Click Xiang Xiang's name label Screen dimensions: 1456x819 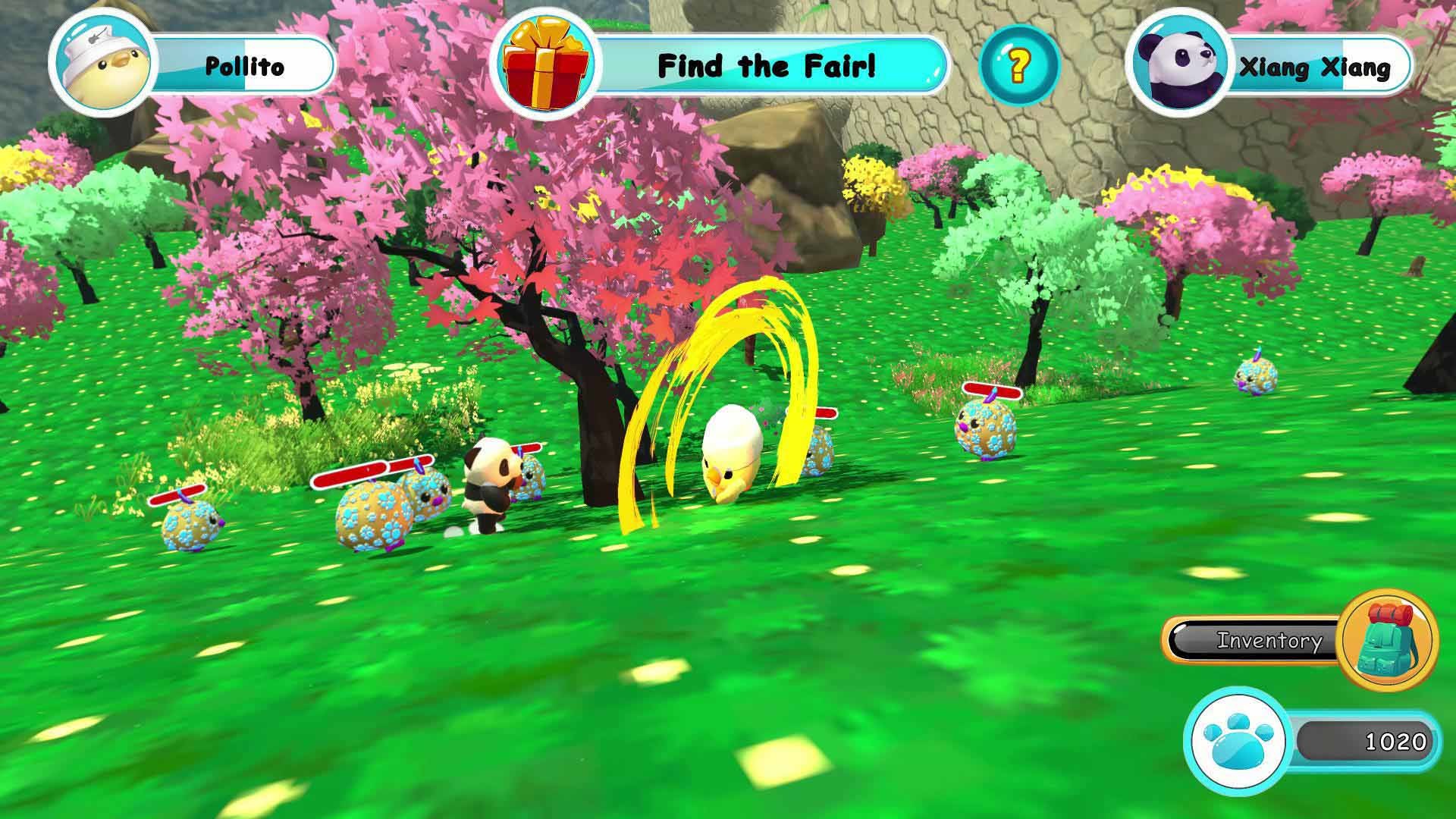pos(1316,68)
